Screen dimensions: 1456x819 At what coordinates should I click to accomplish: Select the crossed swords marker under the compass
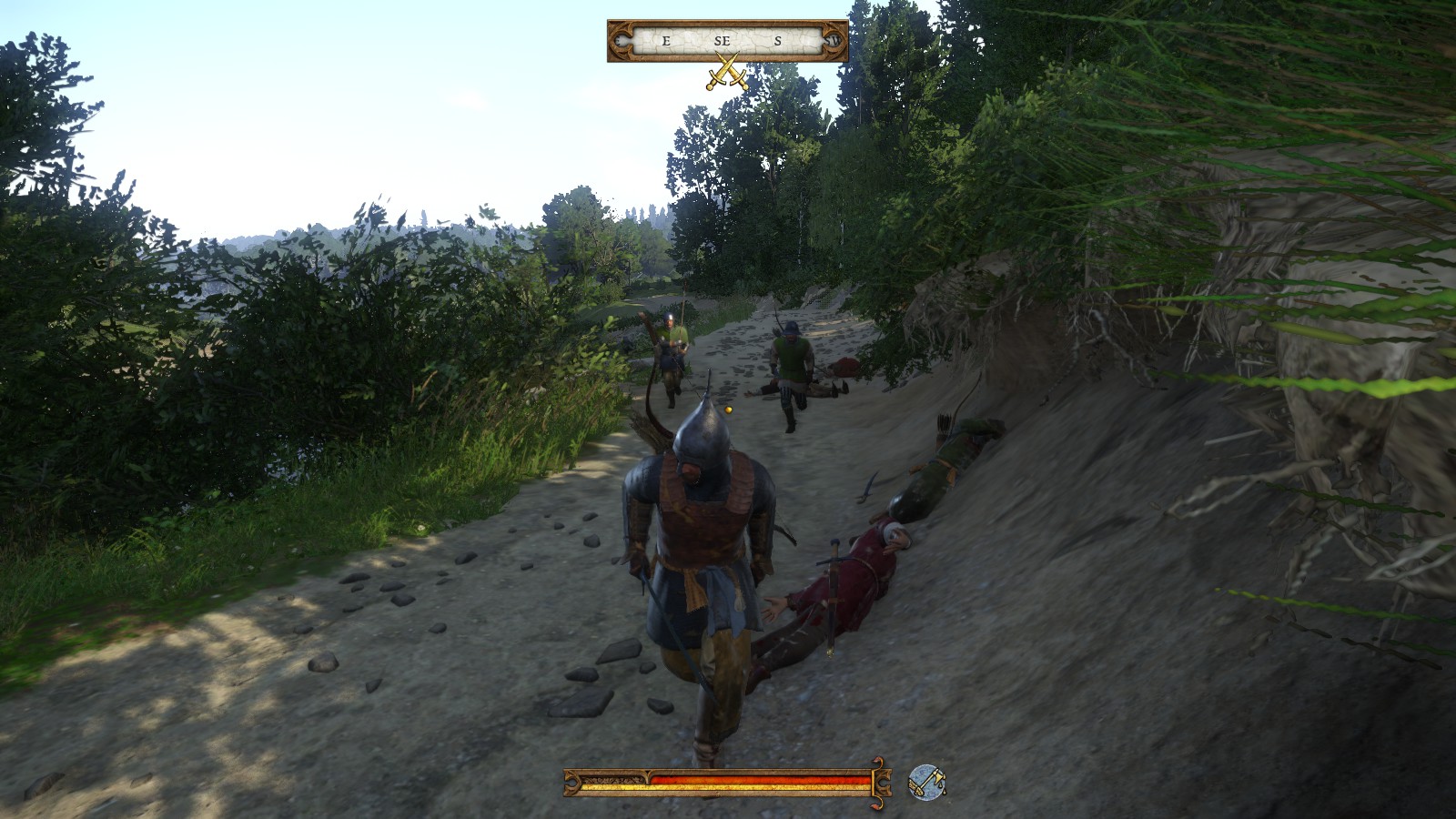(x=727, y=72)
